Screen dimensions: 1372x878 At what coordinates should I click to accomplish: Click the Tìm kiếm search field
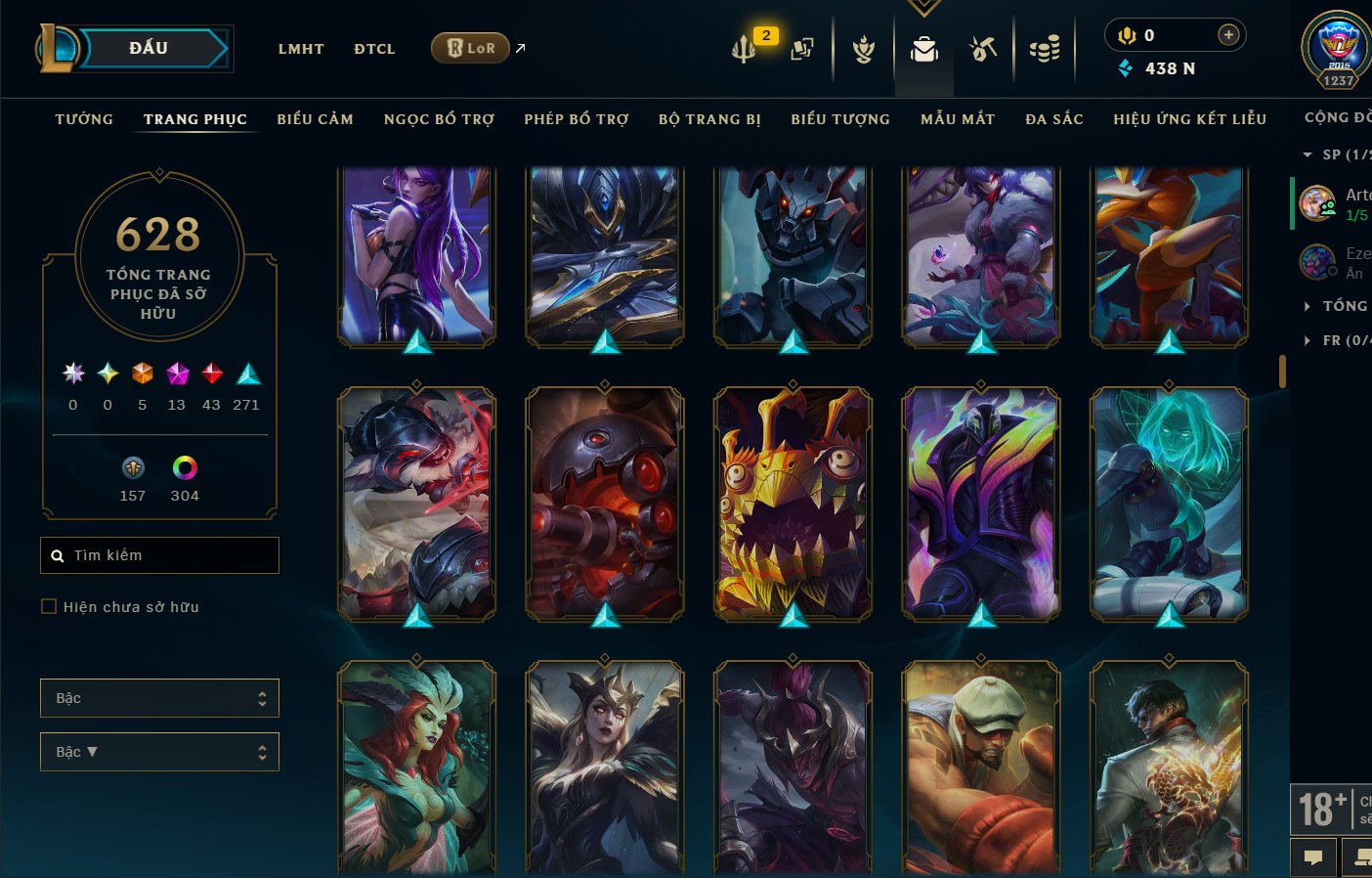[159, 555]
